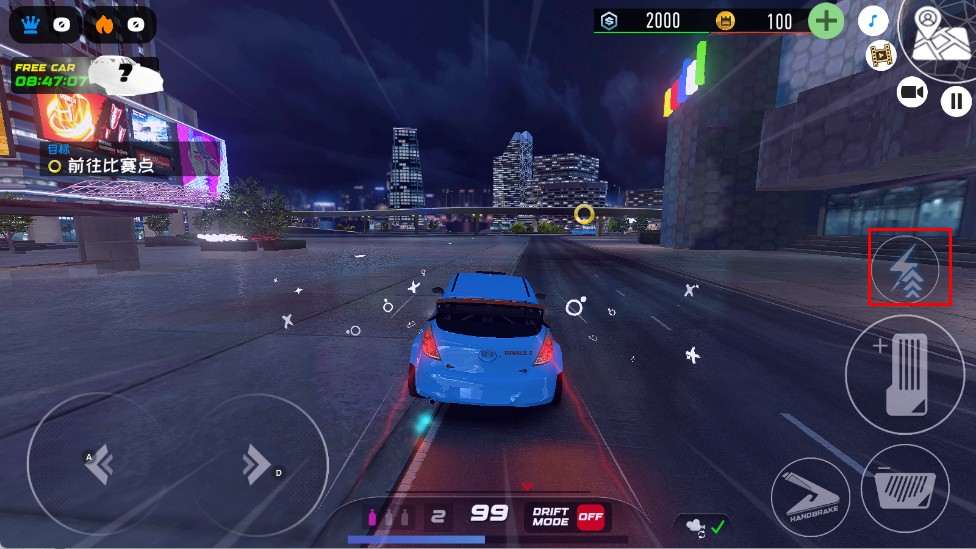Pause the game
The height and width of the screenshot is (549, 976).
(x=956, y=100)
